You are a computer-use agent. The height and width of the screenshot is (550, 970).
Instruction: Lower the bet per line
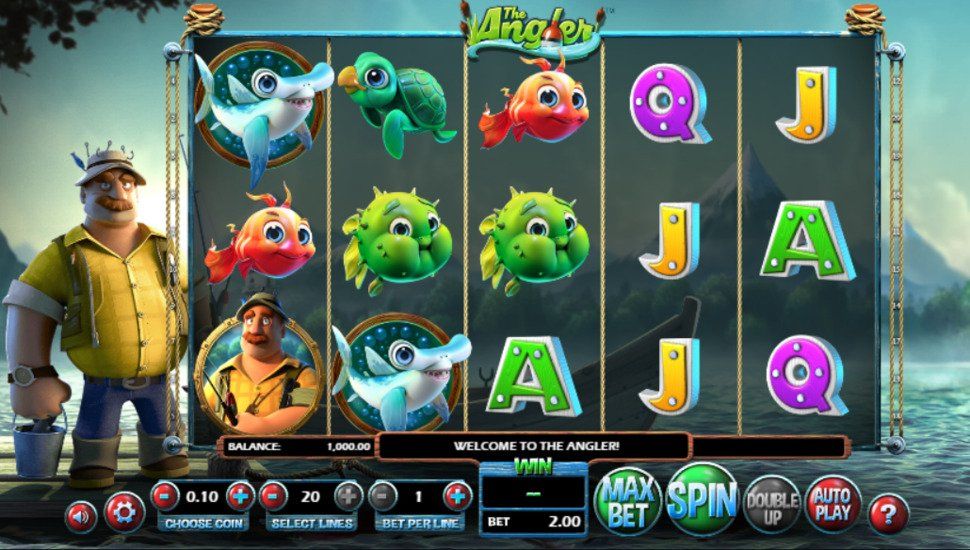(x=383, y=496)
